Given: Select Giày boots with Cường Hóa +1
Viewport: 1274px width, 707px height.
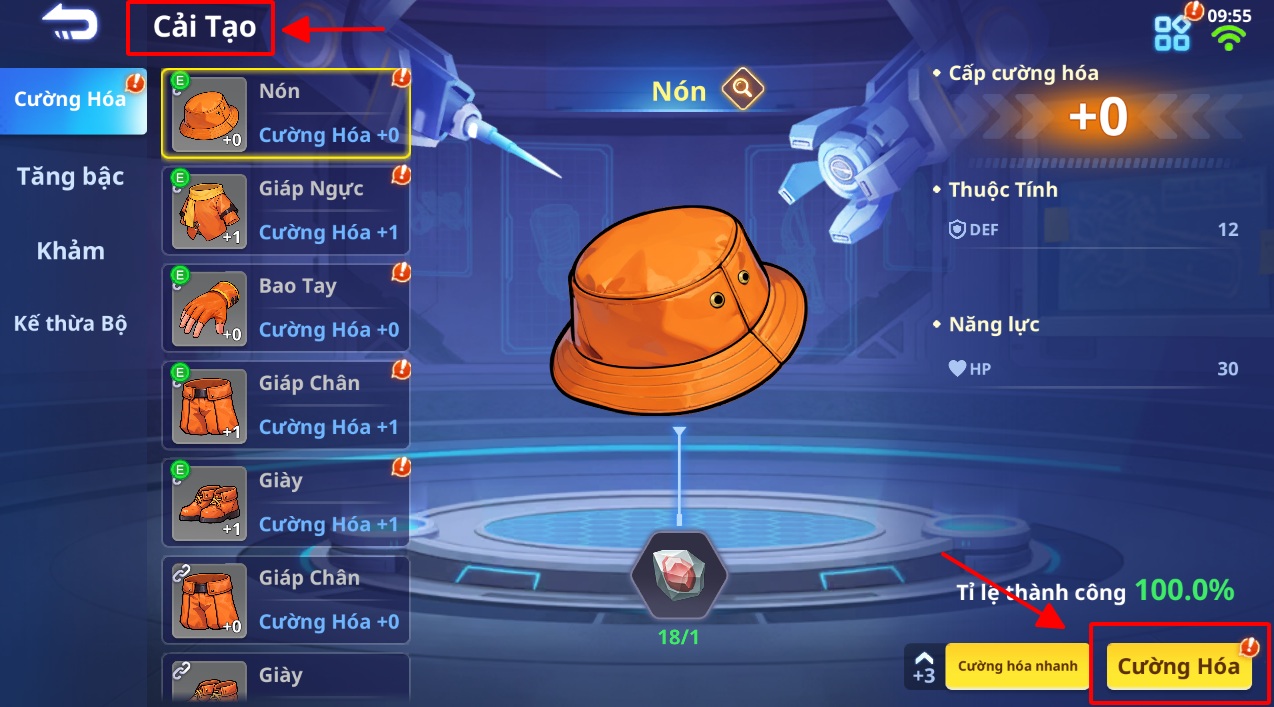Looking at the screenshot, I should pos(286,502).
